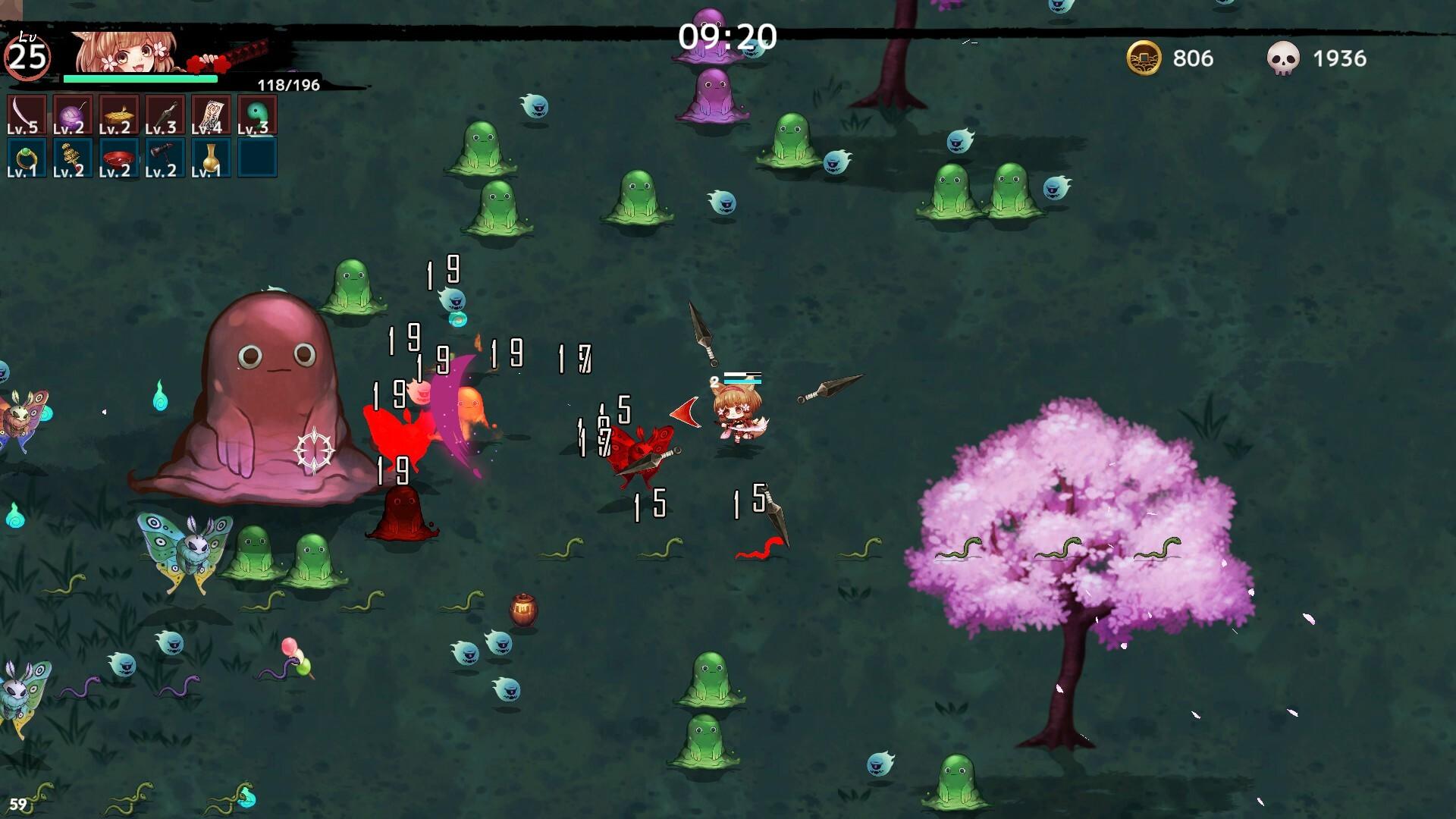Viewport: 1456px width, 819px height.
Task: Click the purple yarn ball weapon
Action: [73, 115]
